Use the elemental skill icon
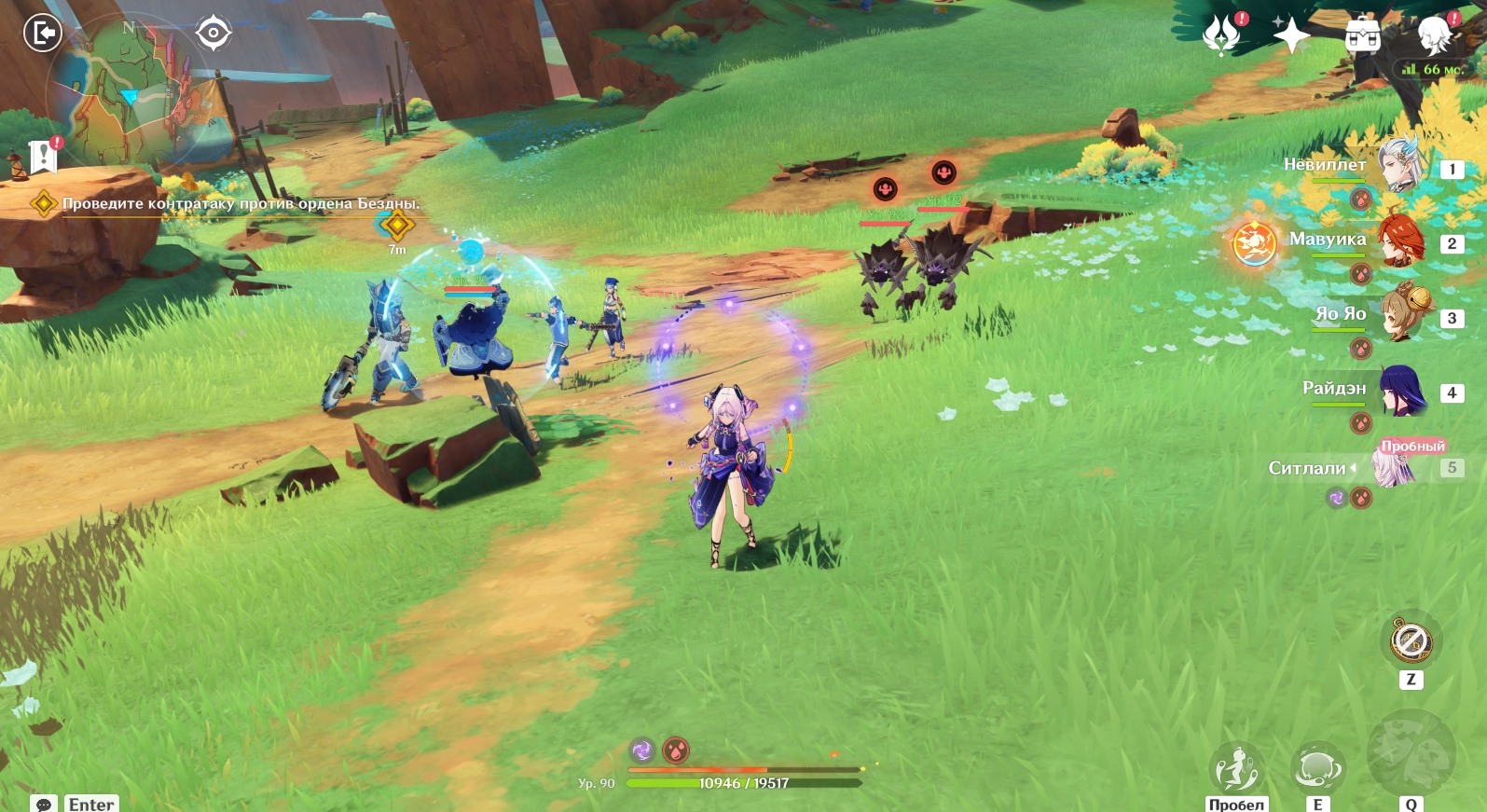 click(1317, 769)
